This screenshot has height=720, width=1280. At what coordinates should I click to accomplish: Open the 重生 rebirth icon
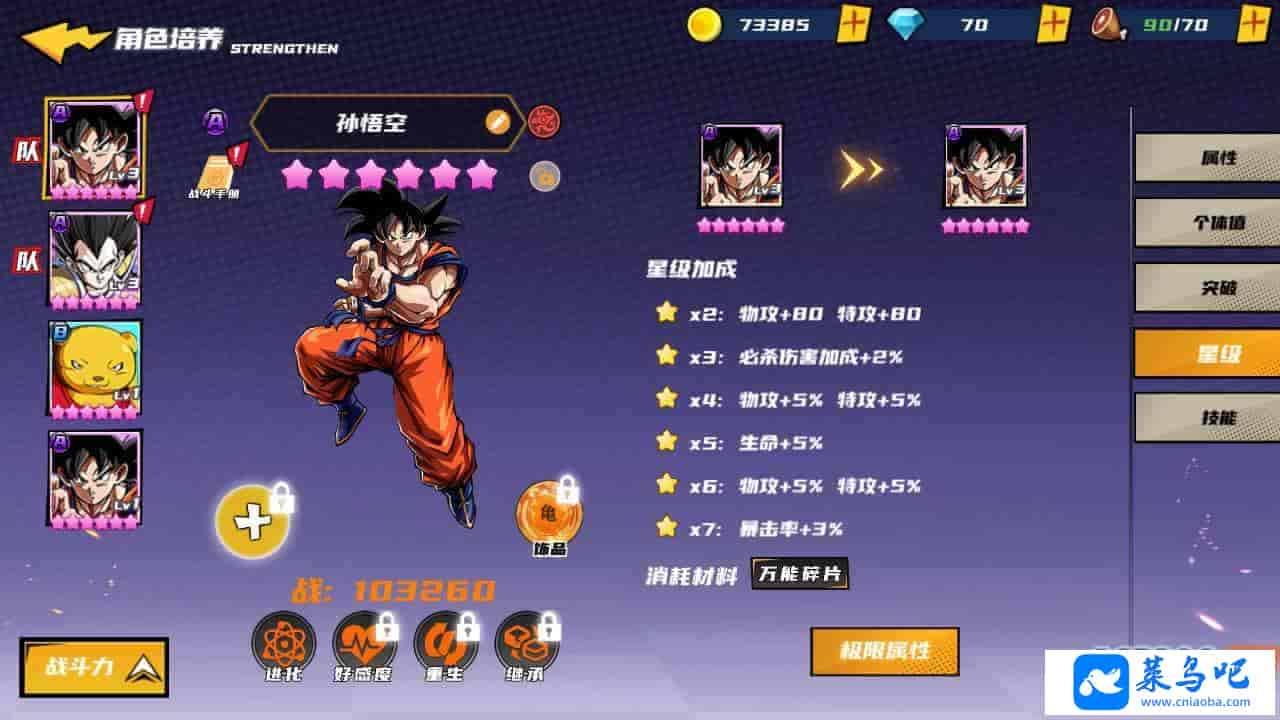point(445,643)
